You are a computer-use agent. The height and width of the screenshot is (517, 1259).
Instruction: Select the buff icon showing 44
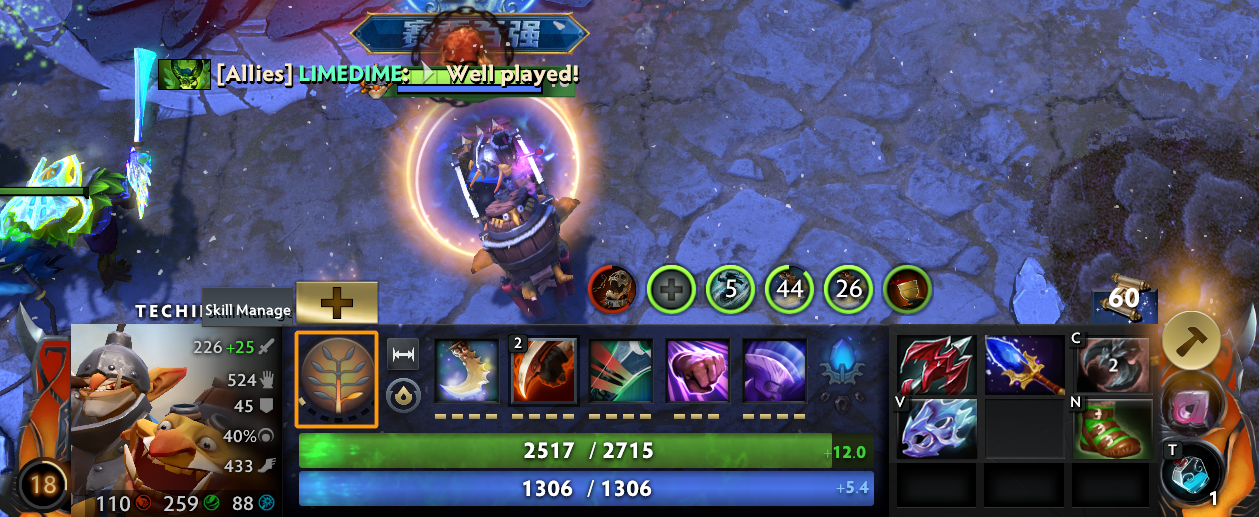789,291
